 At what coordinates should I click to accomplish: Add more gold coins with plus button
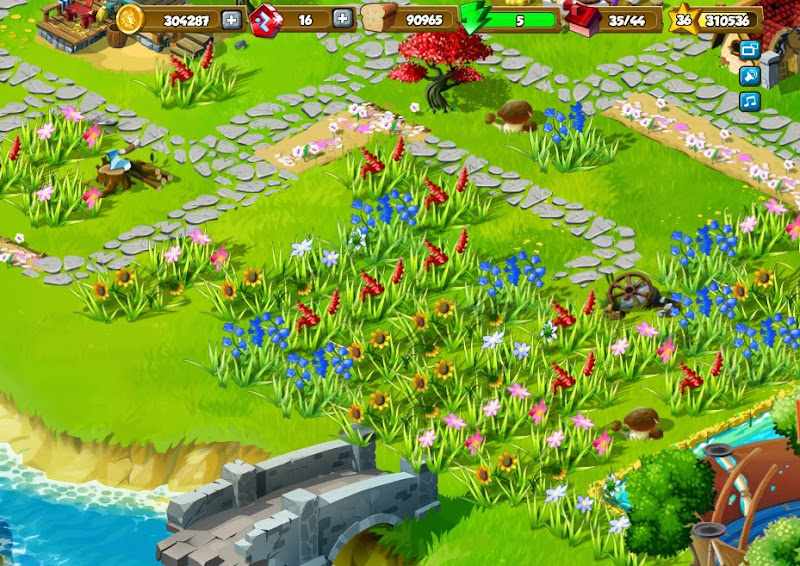tap(232, 19)
